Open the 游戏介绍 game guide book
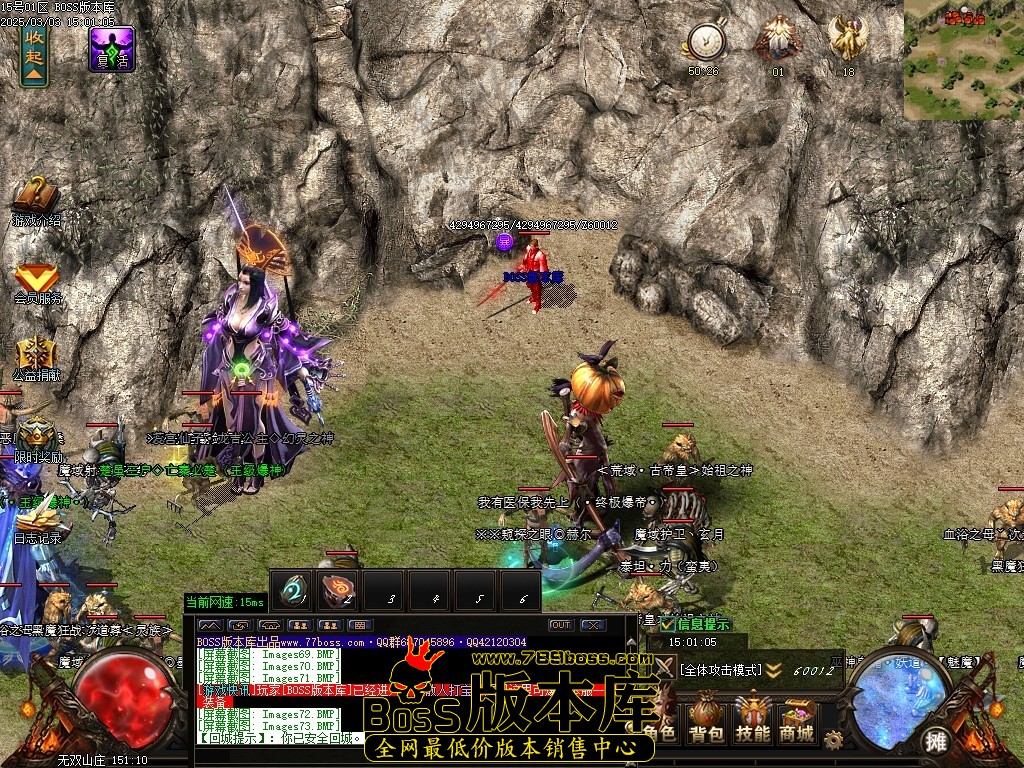Image resolution: width=1024 pixels, height=768 pixels. (35, 198)
